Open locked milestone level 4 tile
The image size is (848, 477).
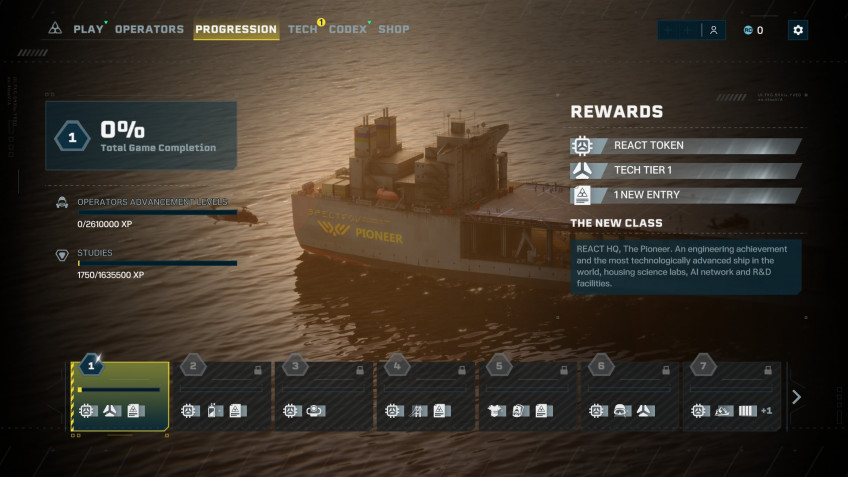pyautogui.click(x=426, y=396)
